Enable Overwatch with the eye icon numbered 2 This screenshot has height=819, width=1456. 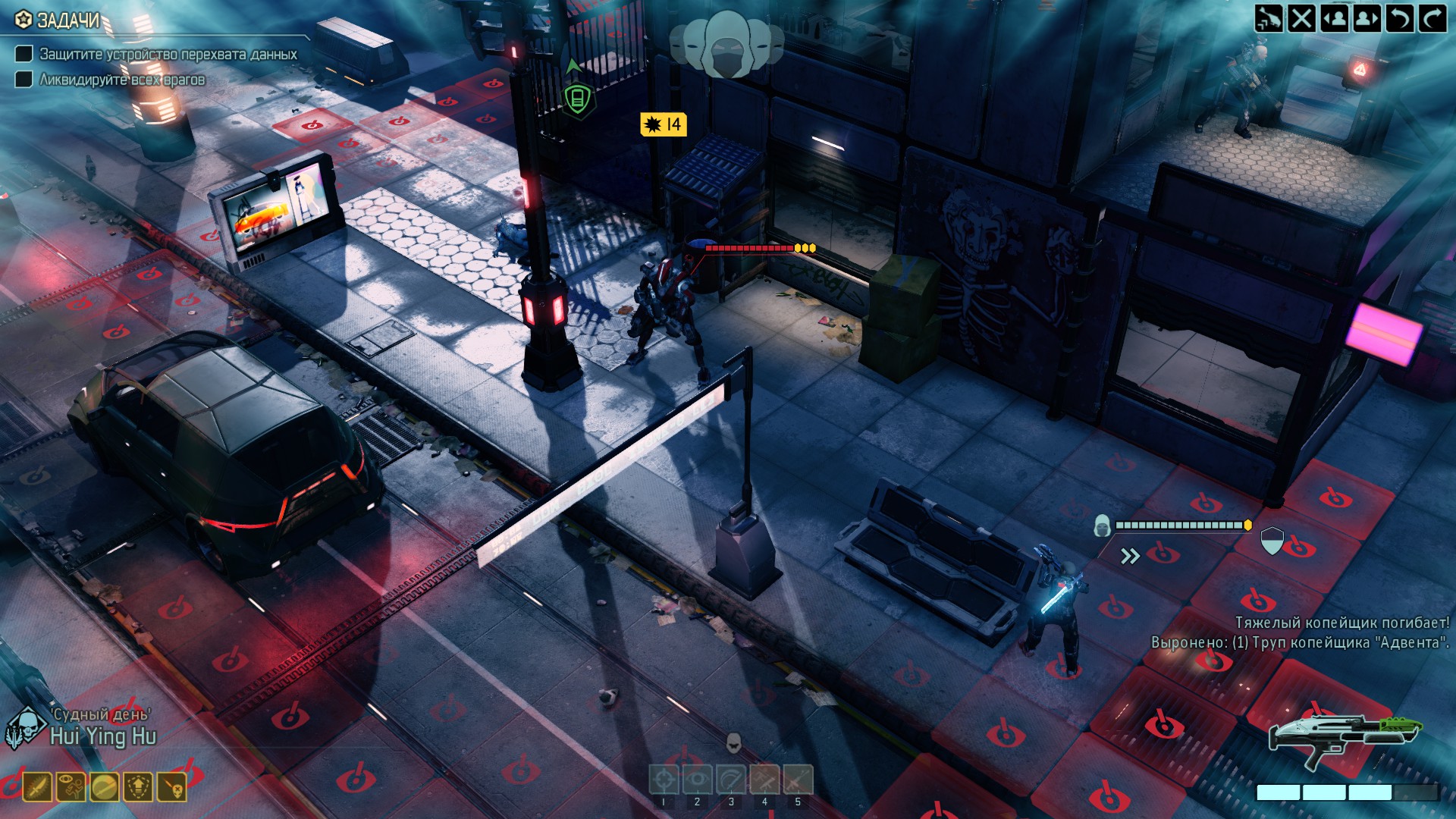tap(698, 780)
